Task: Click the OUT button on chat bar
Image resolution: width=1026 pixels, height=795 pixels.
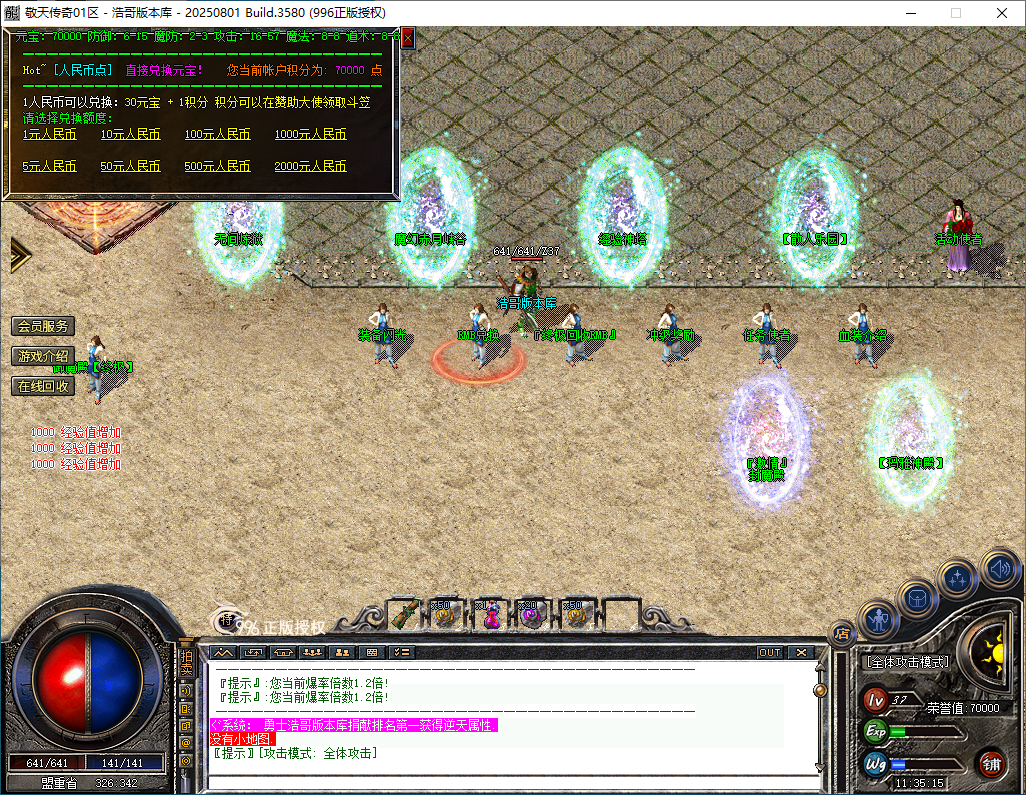Action: pyautogui.click(x=769, y=652)
